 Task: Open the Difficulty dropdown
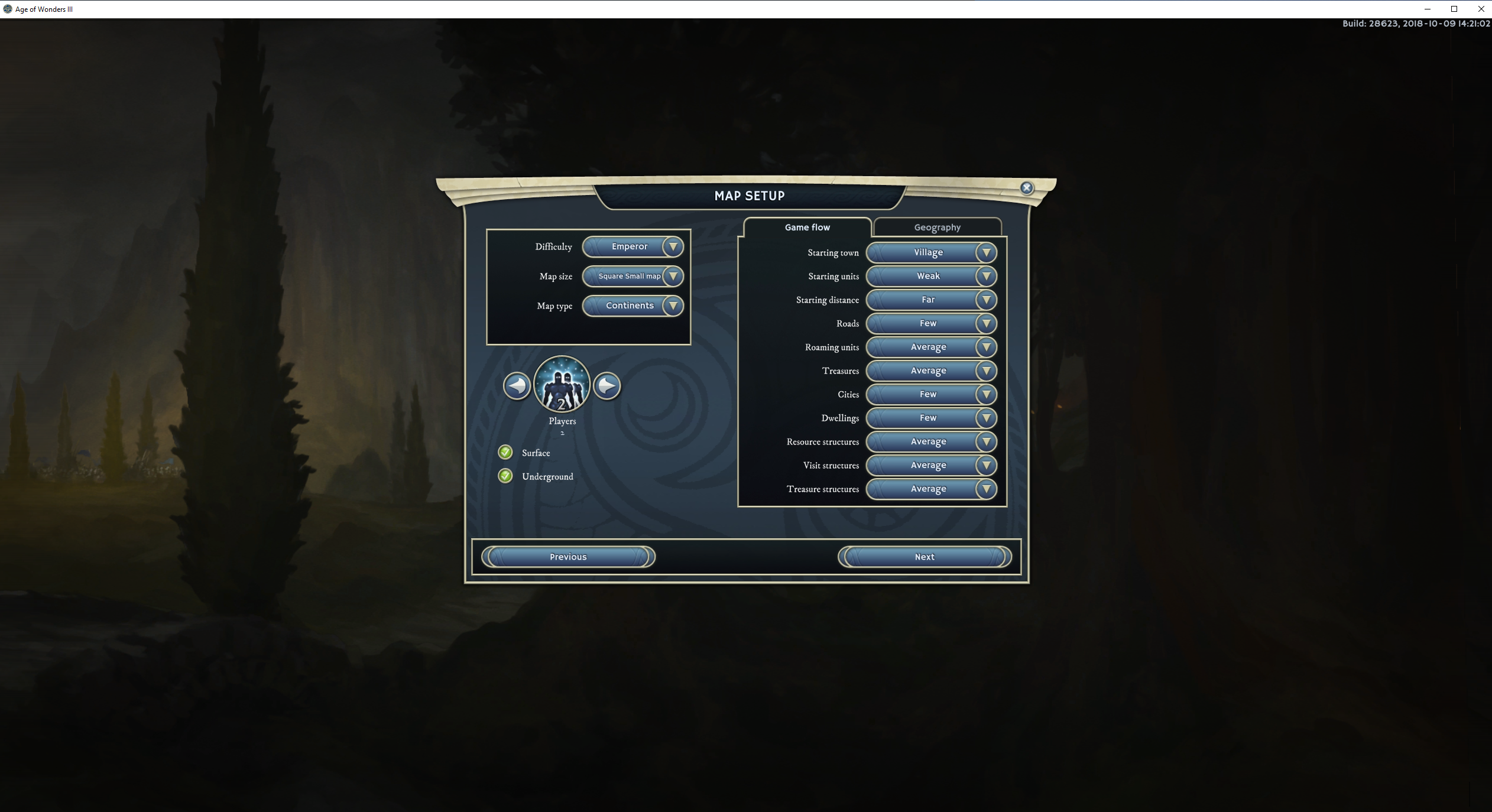click(633, 246)
